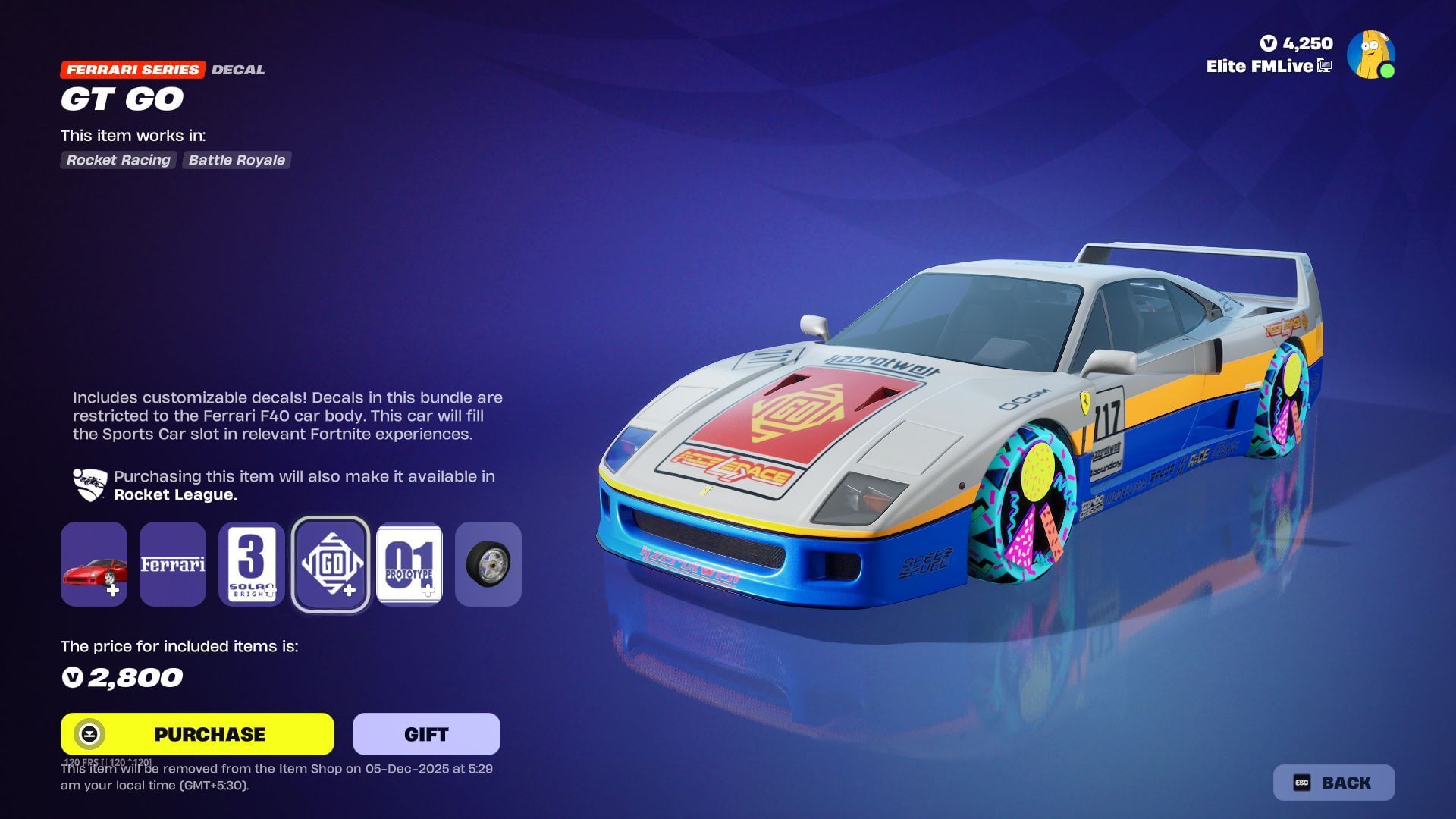Click the coin icon inside the Purchase button
Screen dimensions: 1456x819
[x=91, y=733]
